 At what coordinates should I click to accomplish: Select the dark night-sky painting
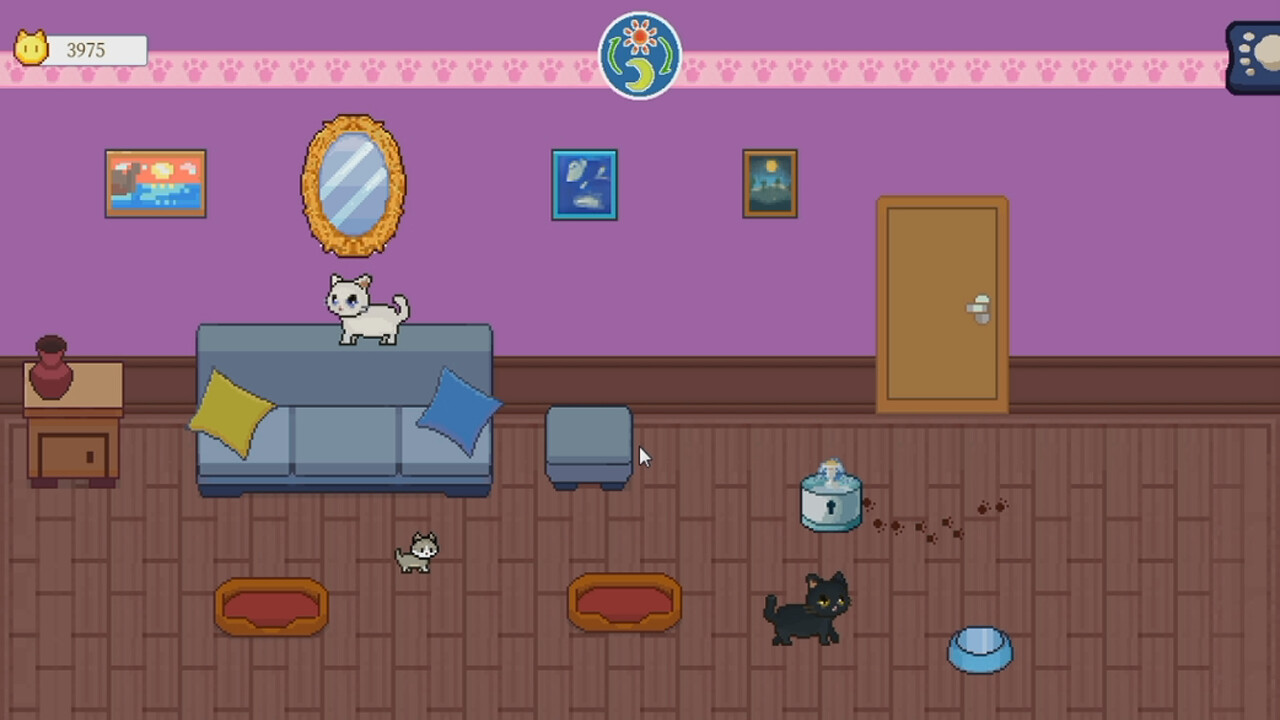tap(769, 183)
